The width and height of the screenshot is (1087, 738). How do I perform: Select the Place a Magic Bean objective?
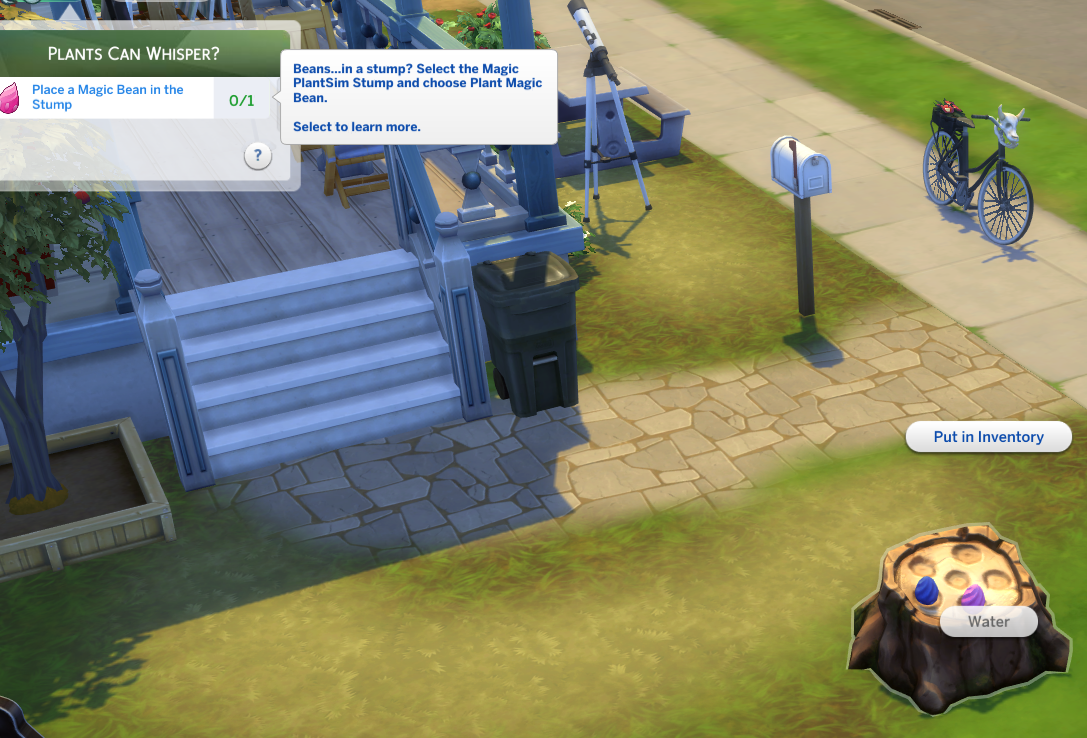[x=107, y=97]
